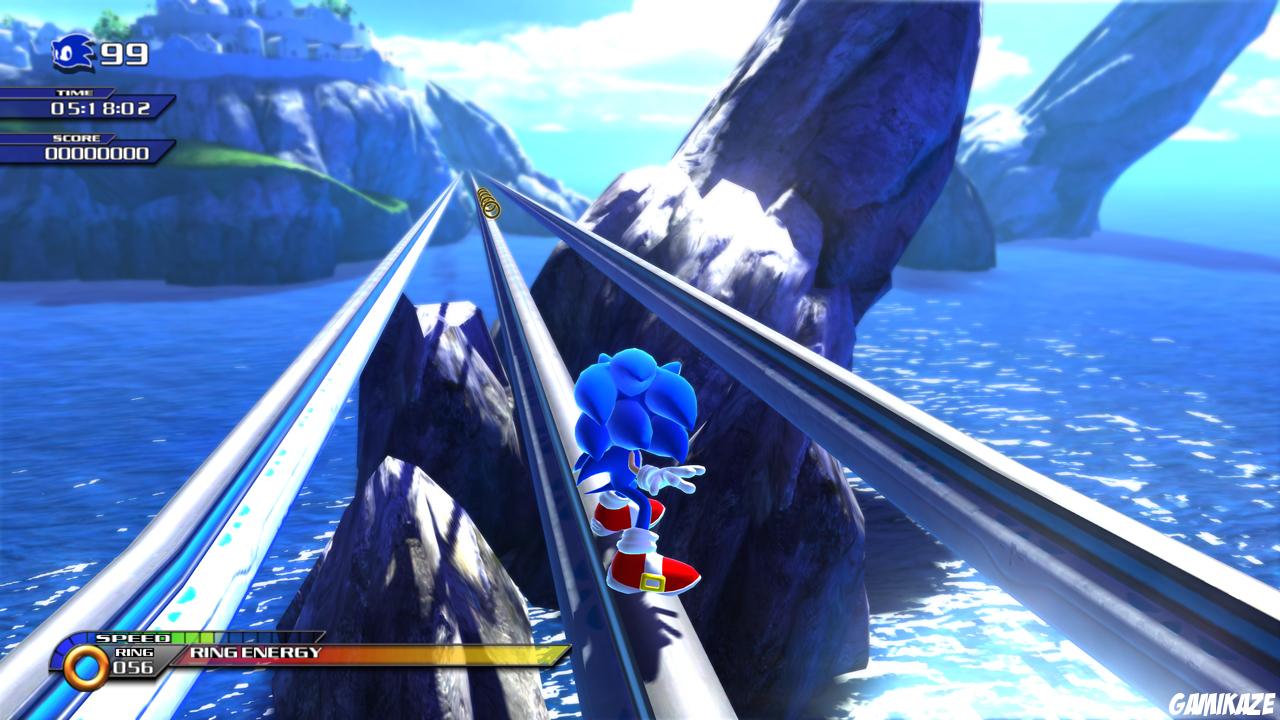The width and height of the screenshot is (1280, 720).
Task: Click the golden rings on the rail
Action: coord(489,202)
